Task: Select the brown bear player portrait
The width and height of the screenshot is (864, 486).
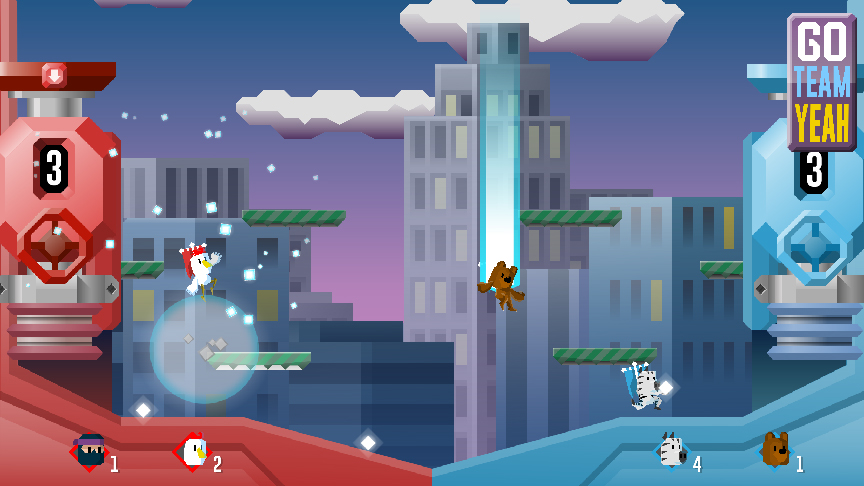Action: pyautogui.click(x=775, y=450)
